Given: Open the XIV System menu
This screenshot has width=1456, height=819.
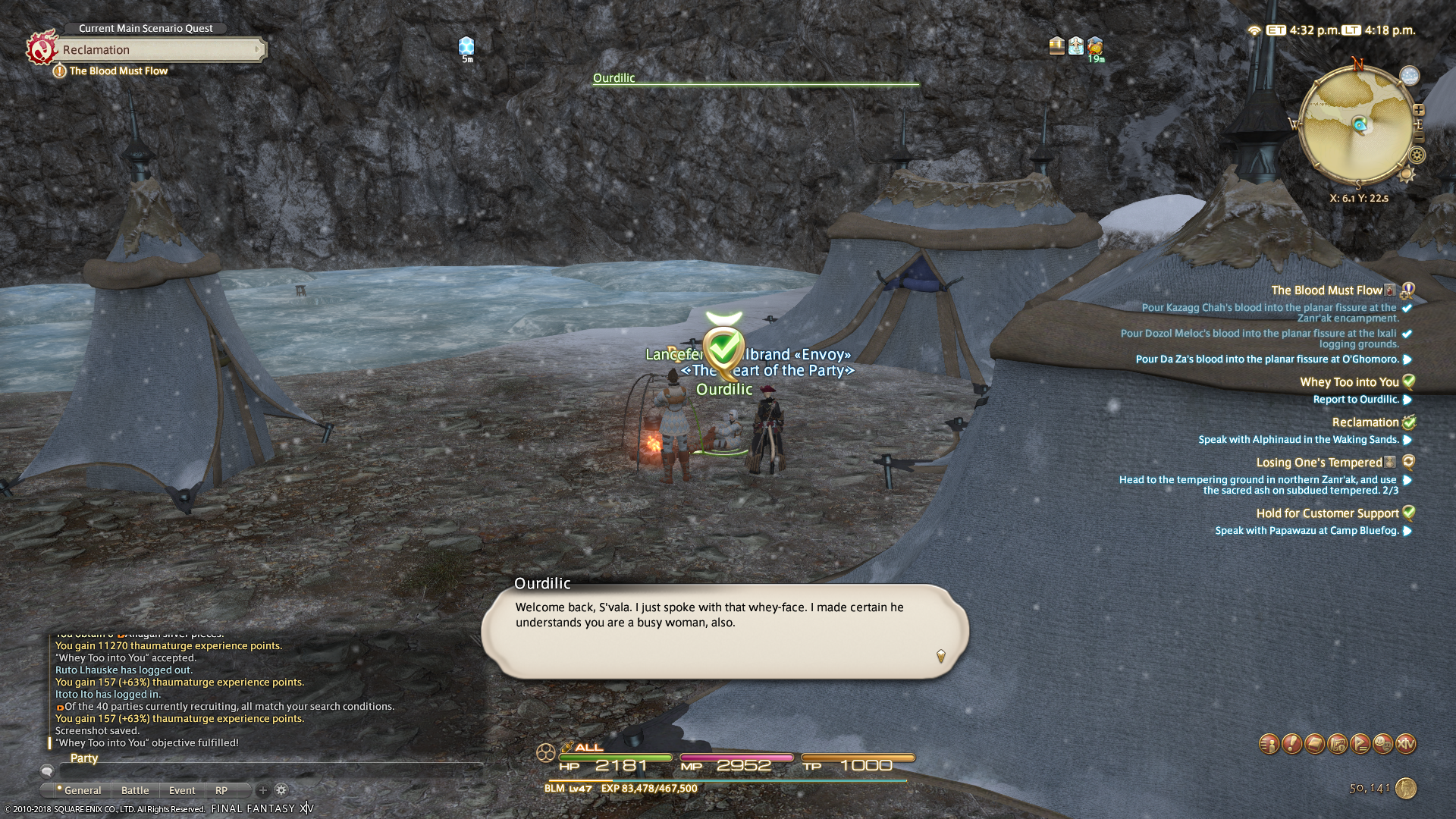Looking at the screenshot, I should pos(1406,744).
